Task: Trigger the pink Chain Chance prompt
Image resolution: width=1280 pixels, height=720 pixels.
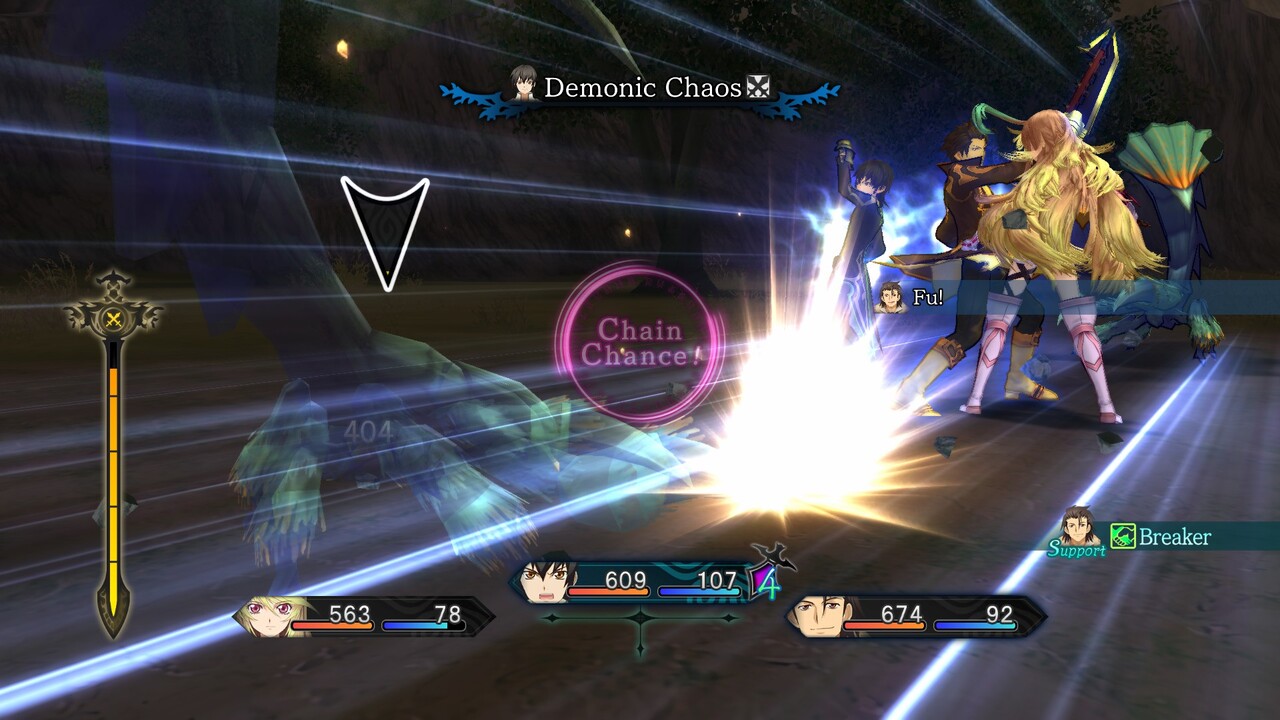Action: pos(639,342)
